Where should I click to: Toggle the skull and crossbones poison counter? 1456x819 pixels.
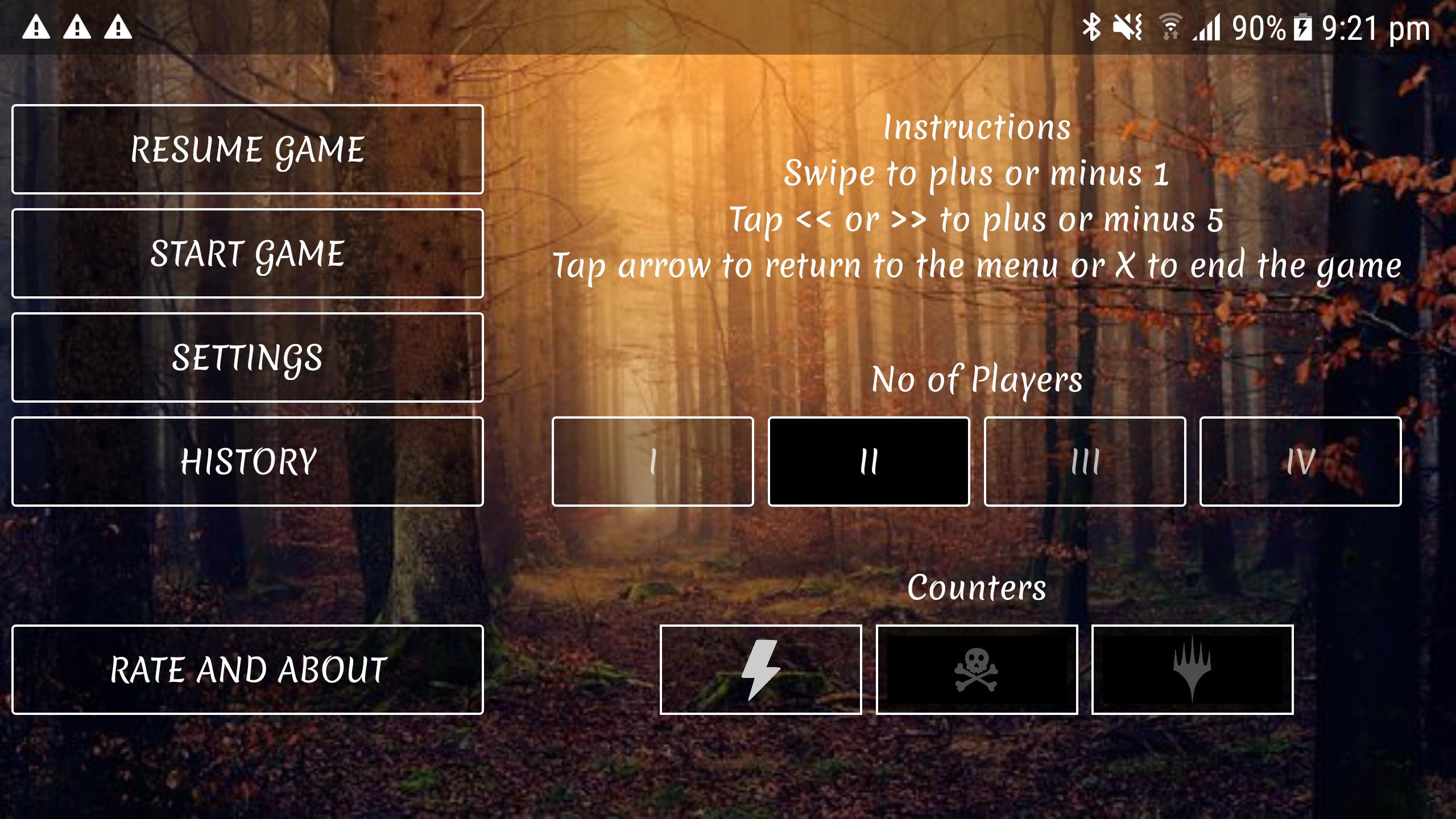(977, 669)
